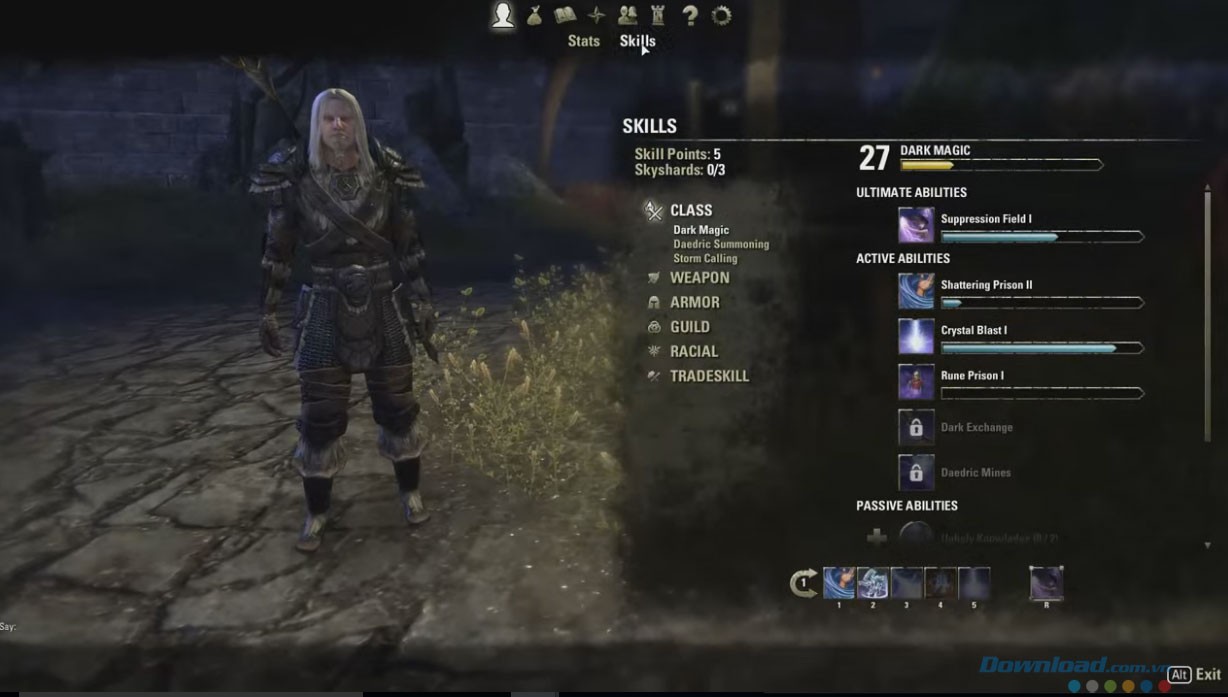Choose the Daedric Summoning skill line

pyautogui.click(x=721, y=244)
